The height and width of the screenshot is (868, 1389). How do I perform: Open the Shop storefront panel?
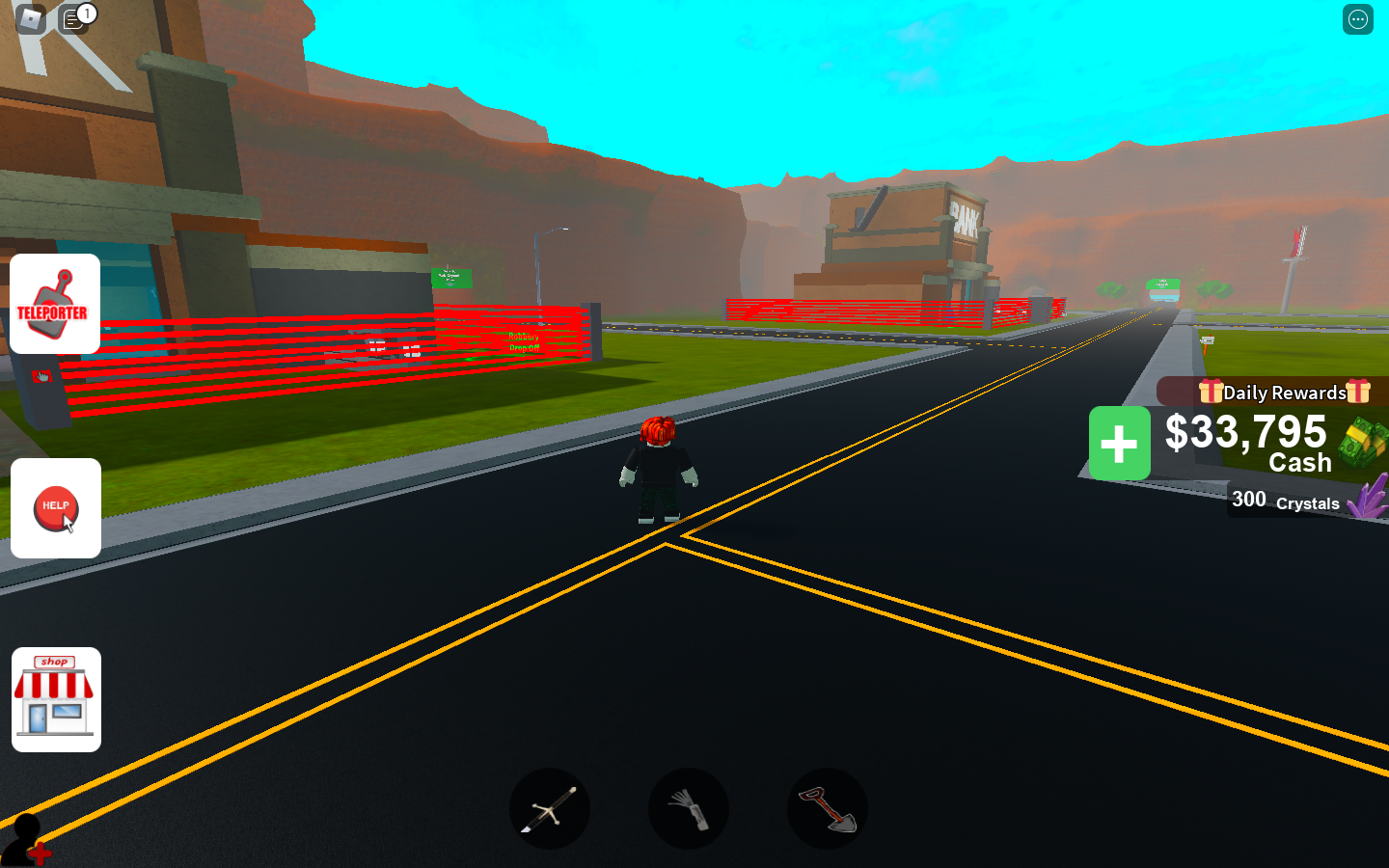pyautogui.click(x=55, y=700)
